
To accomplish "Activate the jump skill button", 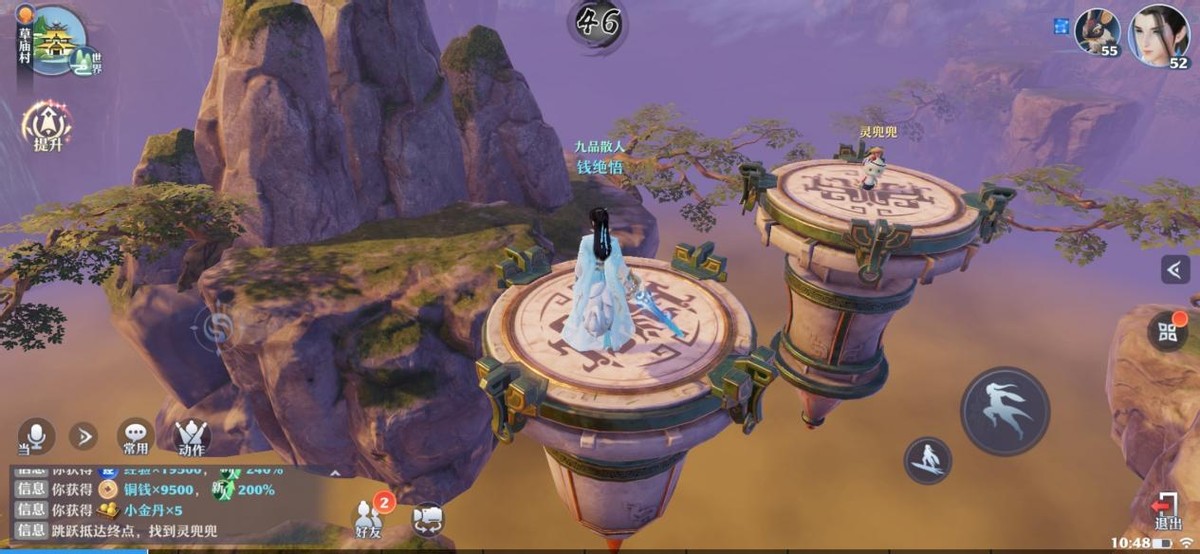I will tap(1005, 411).
